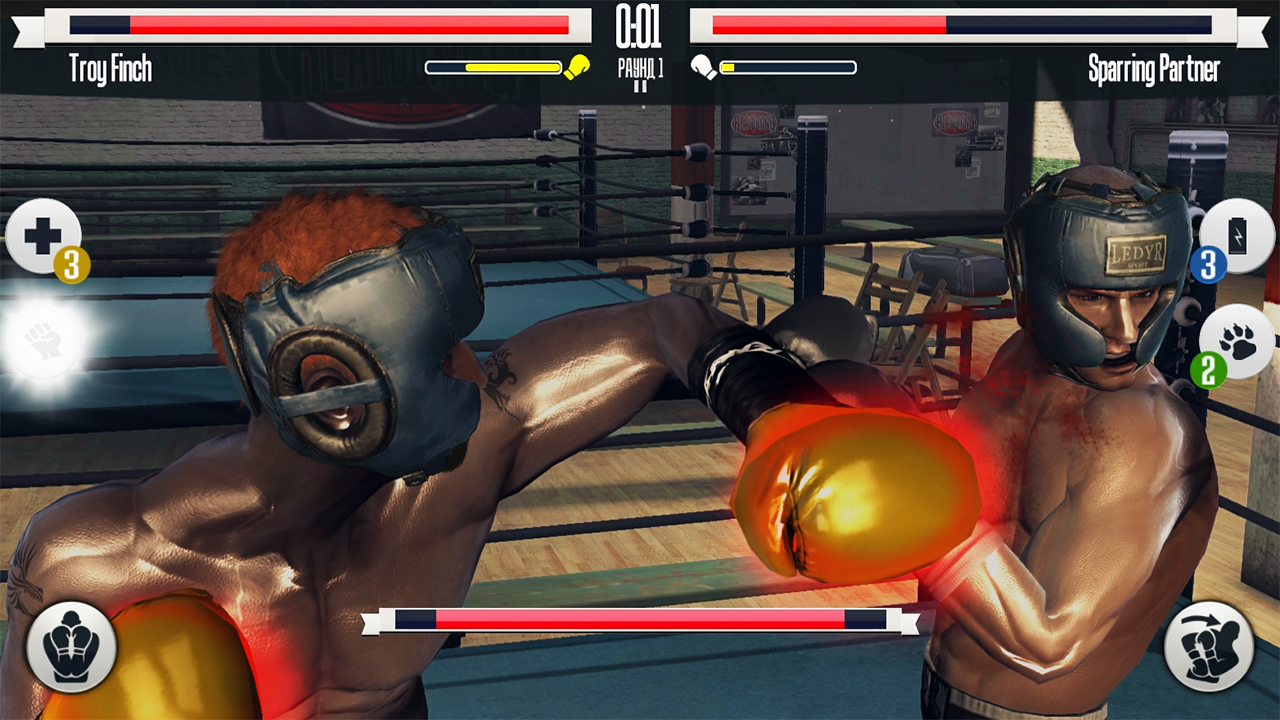This screenshot has height=720, width=1280.
Task: Tap the battery energy power-up icon
Action: click(1236, 237)
